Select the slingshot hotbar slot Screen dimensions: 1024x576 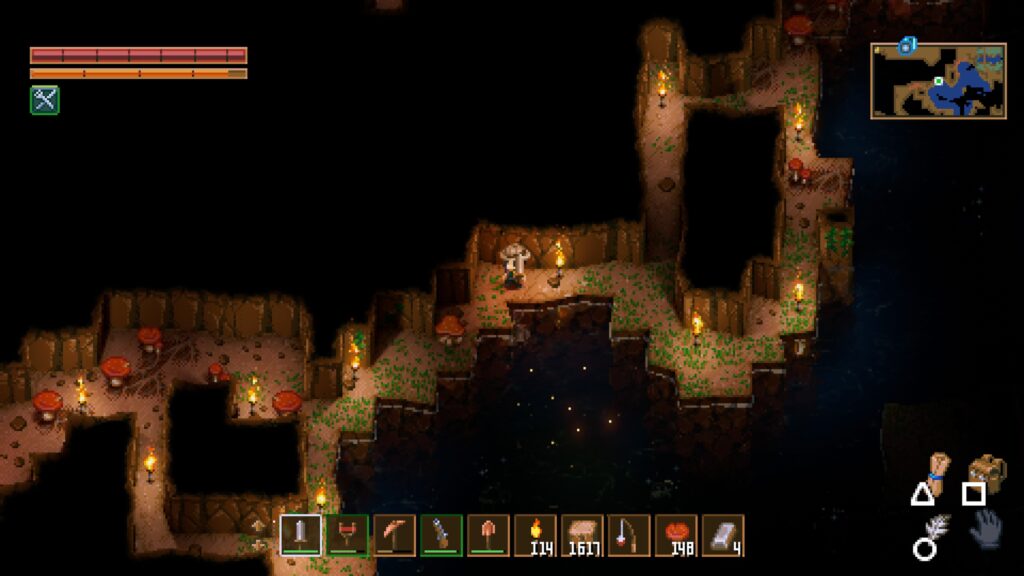click(x=348, y=535)
